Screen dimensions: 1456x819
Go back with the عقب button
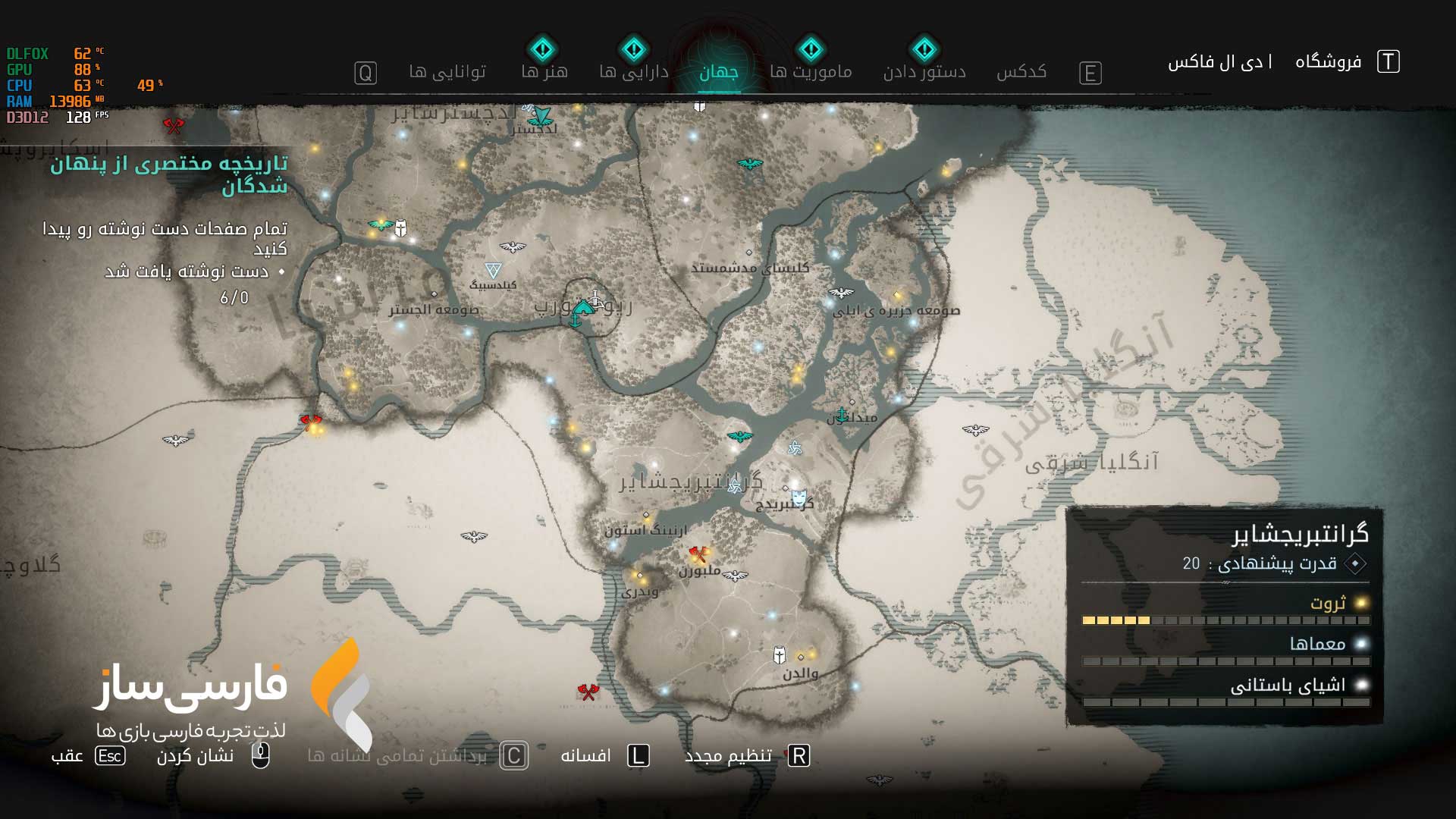click(x=67, y=756)
